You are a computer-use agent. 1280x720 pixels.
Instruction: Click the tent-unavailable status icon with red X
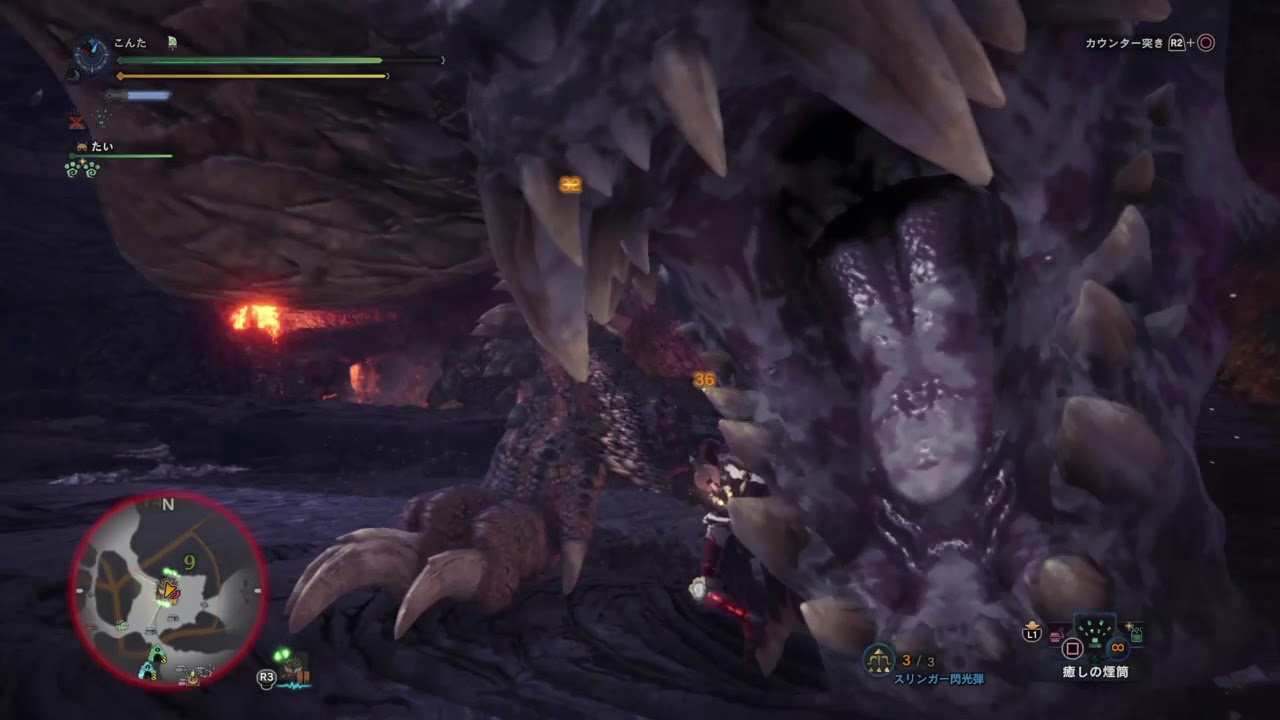(x=76, y=121)
